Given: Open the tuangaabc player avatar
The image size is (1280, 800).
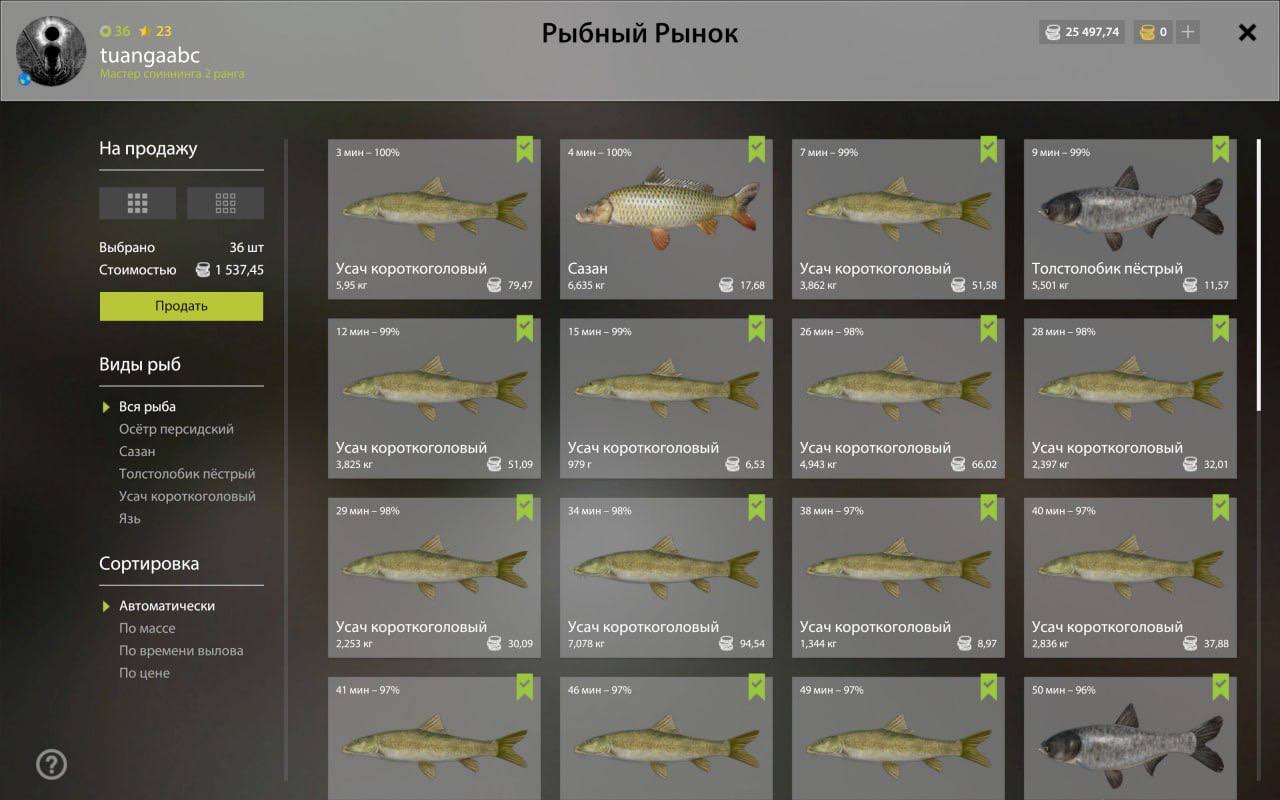Looking at the screenshot, I should 43,52.
